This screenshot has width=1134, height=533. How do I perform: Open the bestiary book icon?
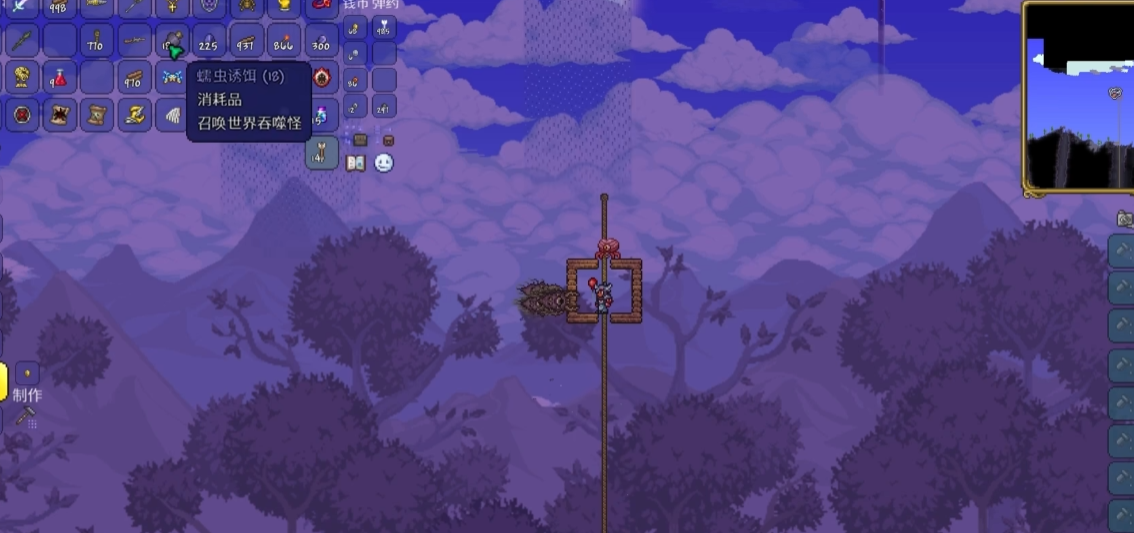click(x=355, y=163)
